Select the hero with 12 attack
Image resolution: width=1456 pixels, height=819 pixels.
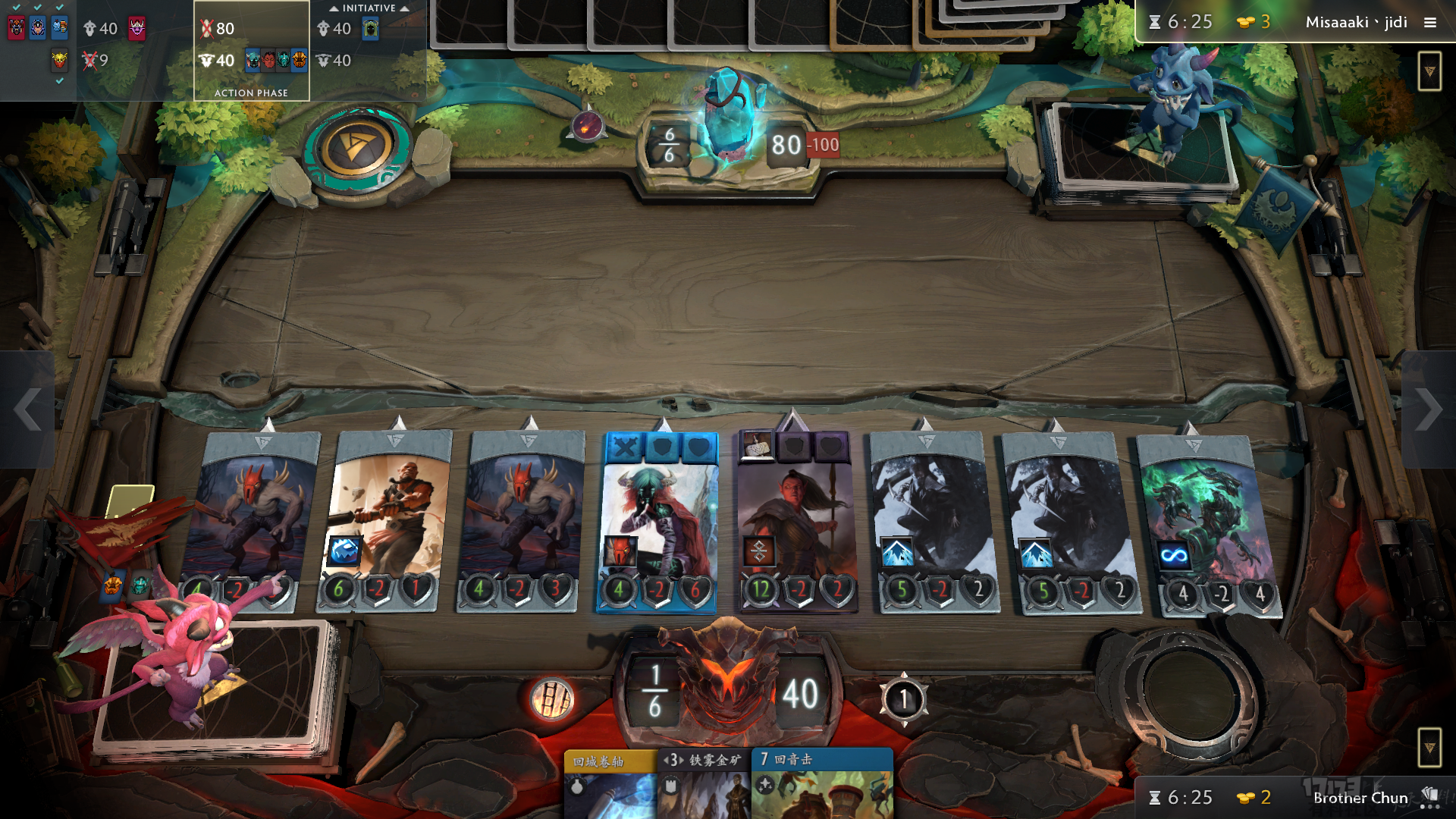tap(795, 522)
